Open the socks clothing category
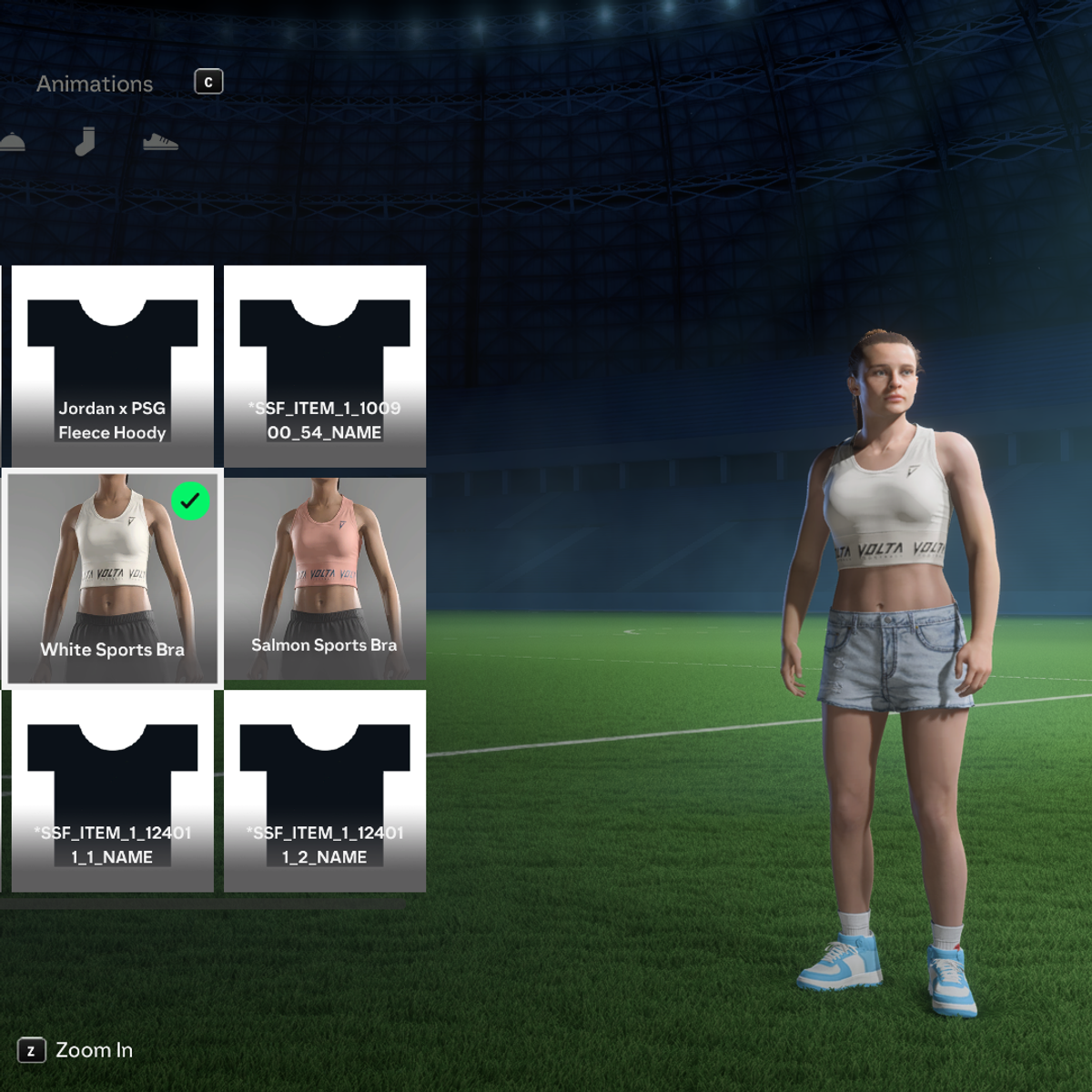The height and width of the screenshot is (1092, 1092). (85, 142)
